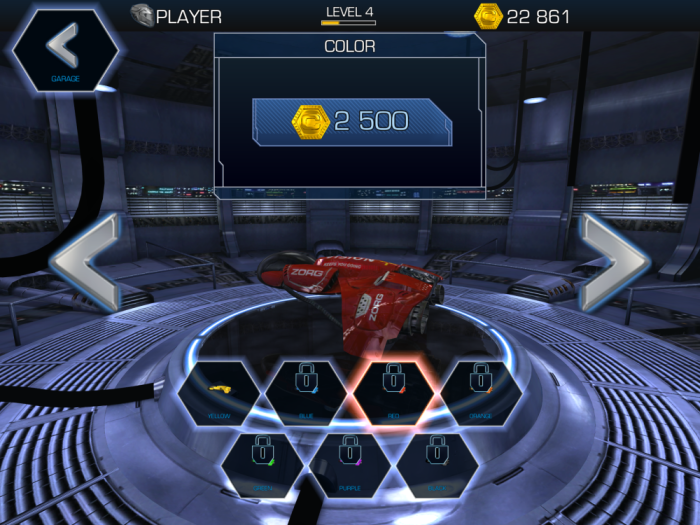The width and height of the screenshot is (700, 525).
Task: Open the Player profile
Action: tap(177, 16)
